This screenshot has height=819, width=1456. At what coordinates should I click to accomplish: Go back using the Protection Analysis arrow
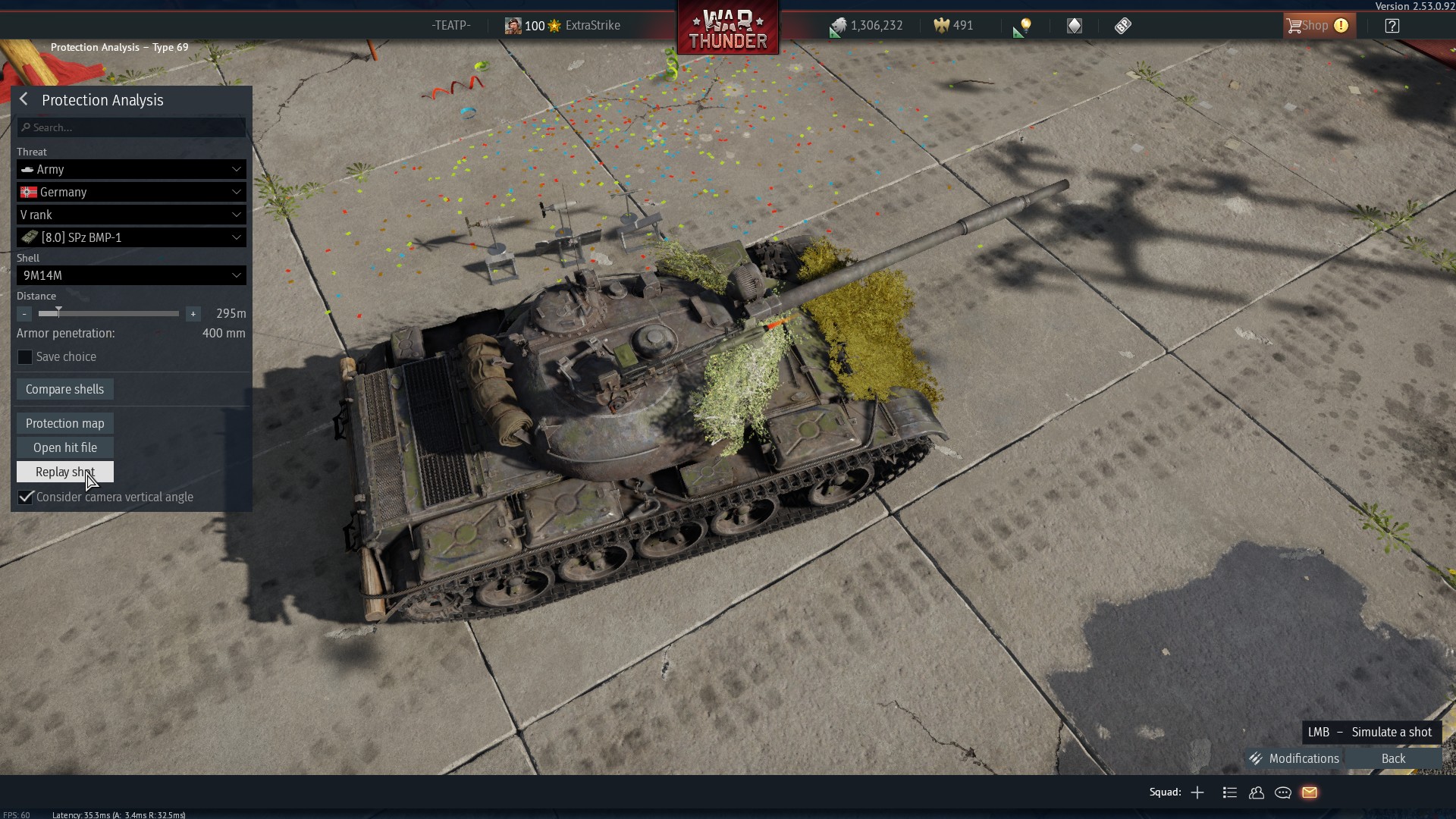point(24,100)
